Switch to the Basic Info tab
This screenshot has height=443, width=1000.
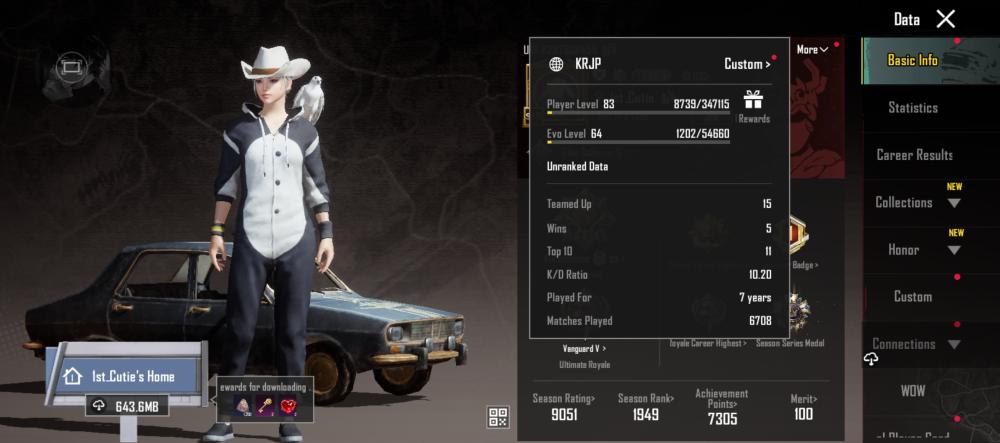913,60
